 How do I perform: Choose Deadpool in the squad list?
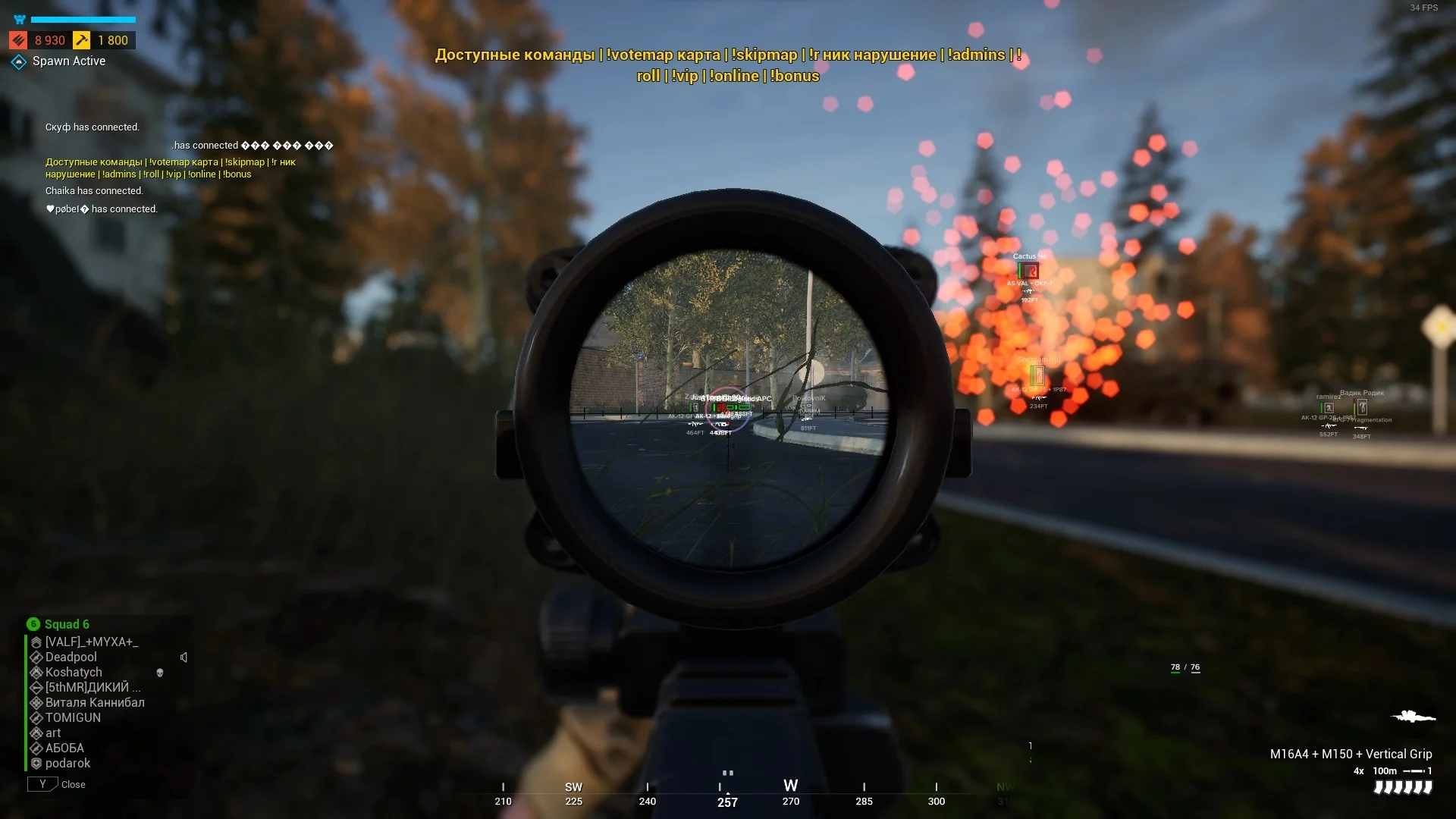click(x=71, y=657)
